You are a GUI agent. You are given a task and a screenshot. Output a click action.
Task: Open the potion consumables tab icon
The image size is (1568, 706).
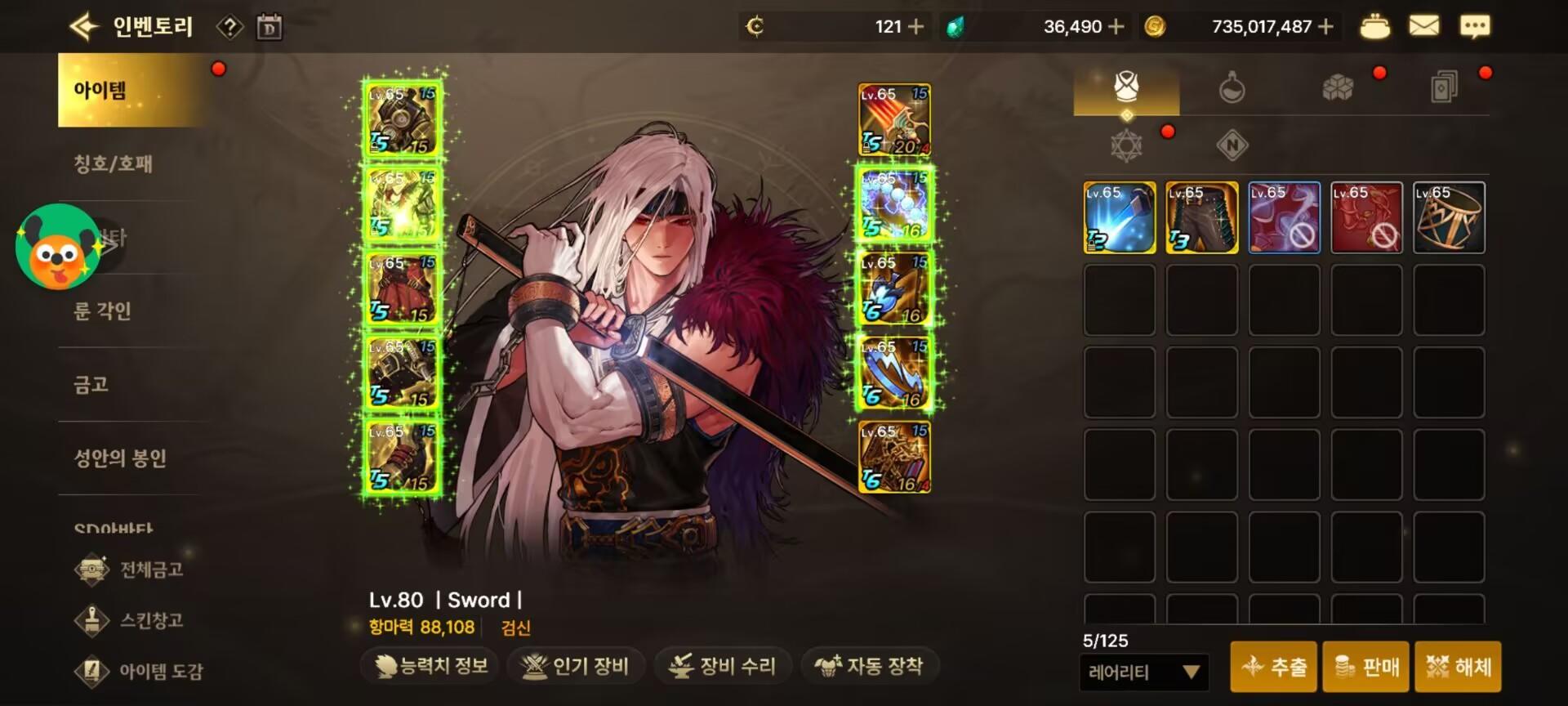(1230, 90)
